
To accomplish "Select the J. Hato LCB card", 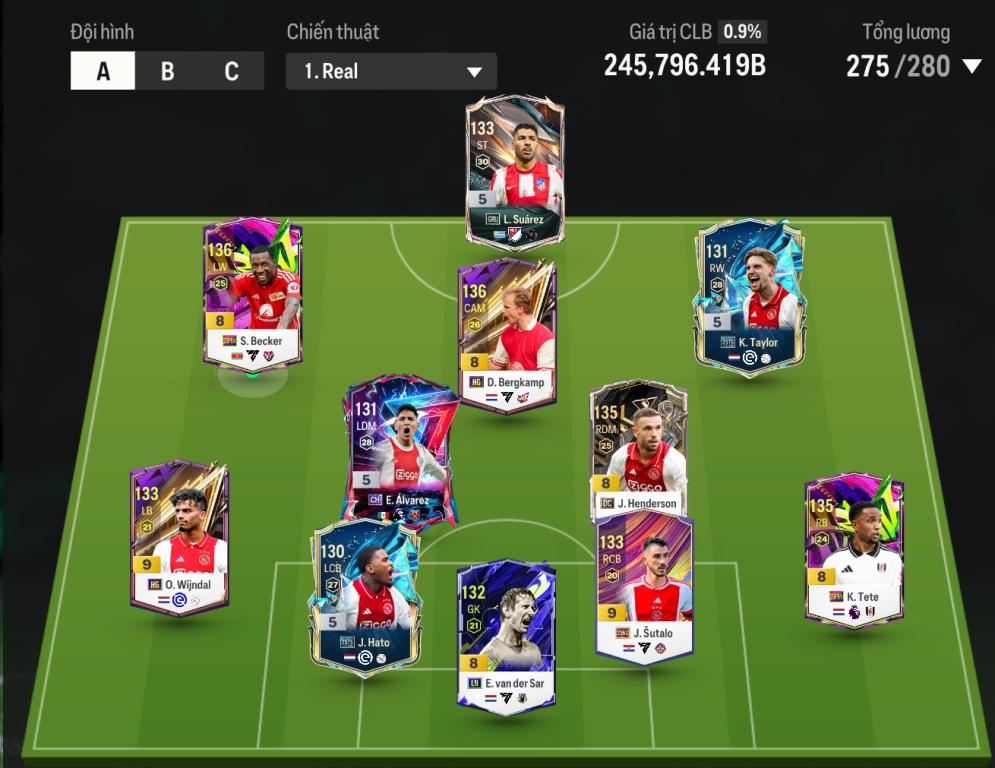I will 365,596.
